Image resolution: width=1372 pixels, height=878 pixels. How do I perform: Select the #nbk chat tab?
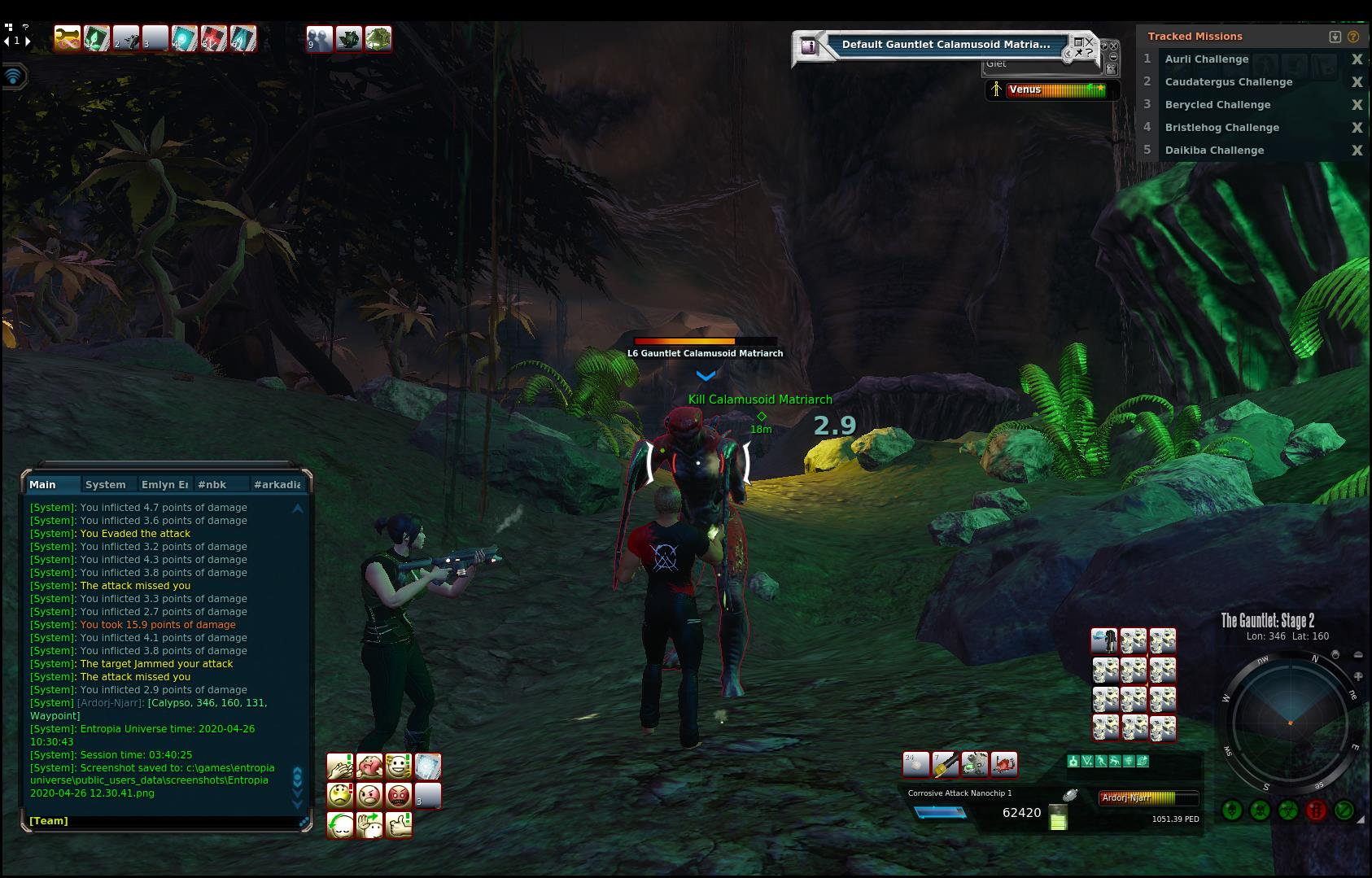pyautogui.click(x=212, y=485)
